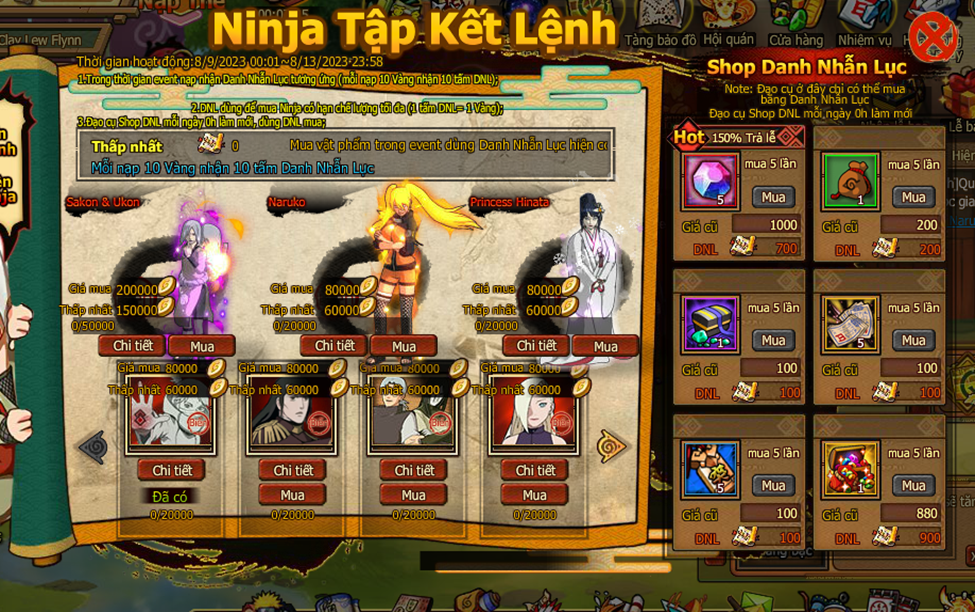
Task: Open the Cửa hàng shop menu
Action: pyautogui.click(x=796, y=27)
